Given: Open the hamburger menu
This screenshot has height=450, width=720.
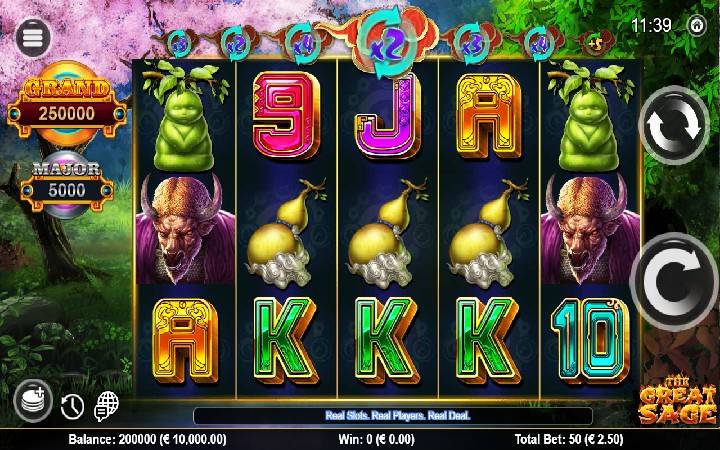Looking at the screenshot, I should pos(33,37).
